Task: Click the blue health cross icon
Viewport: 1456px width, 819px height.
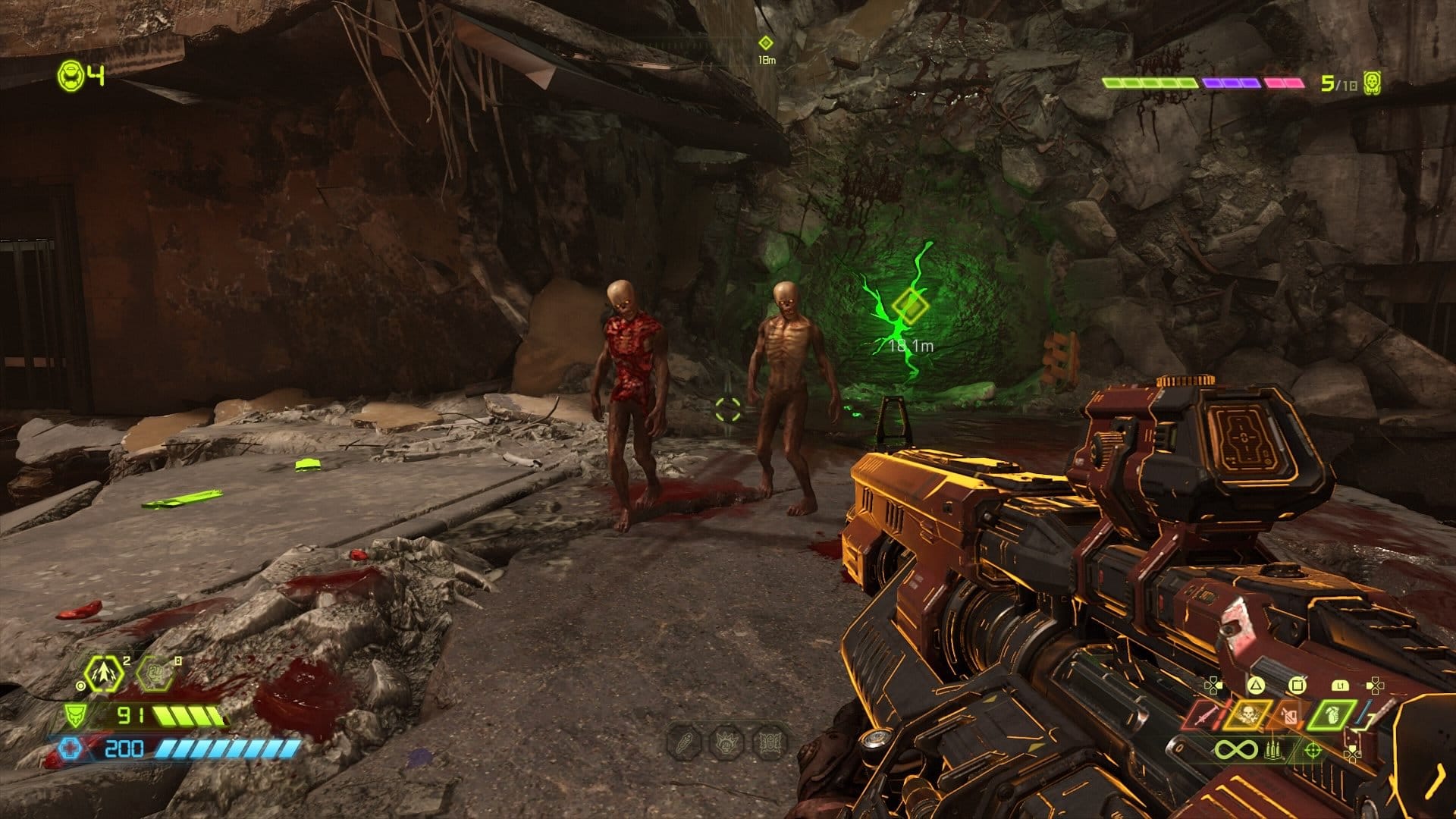Action: click(x=71, y=749)
